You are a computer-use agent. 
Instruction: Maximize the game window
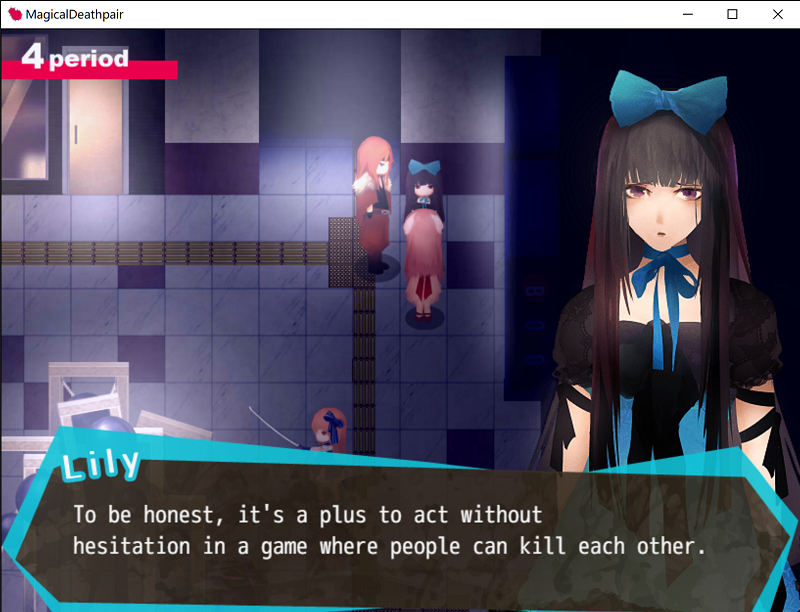click(x=732, y=14)
